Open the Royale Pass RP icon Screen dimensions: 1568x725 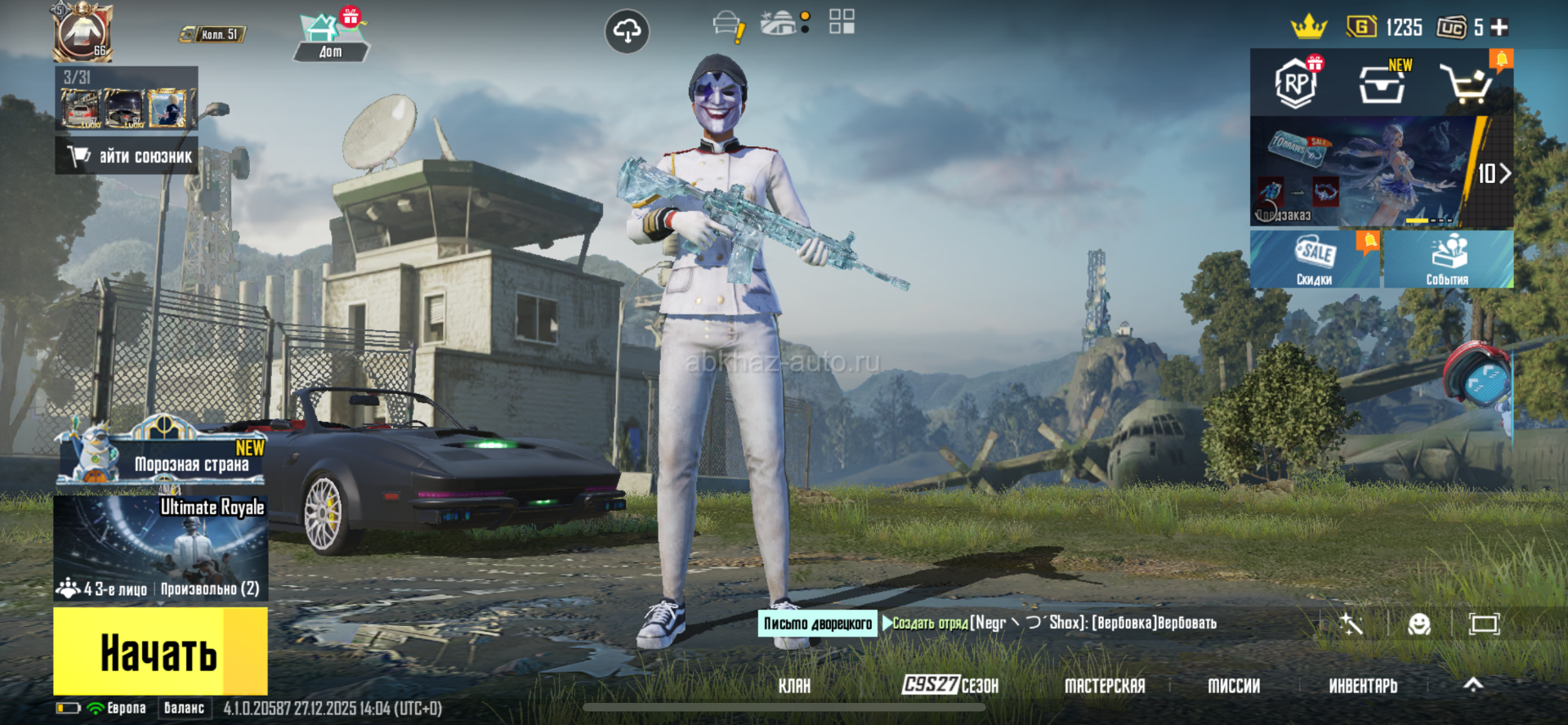pyautogui.click(x=1297, y=83)
